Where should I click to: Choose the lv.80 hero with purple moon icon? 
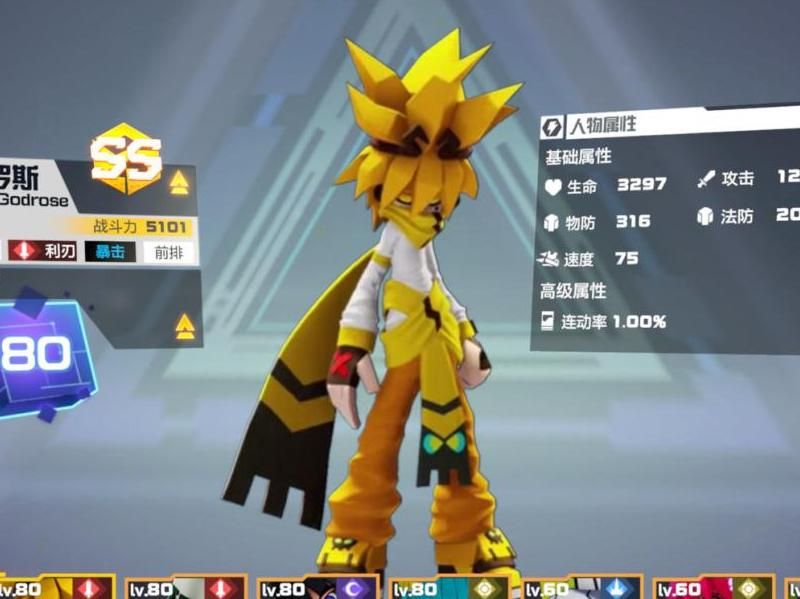[318, 588]
